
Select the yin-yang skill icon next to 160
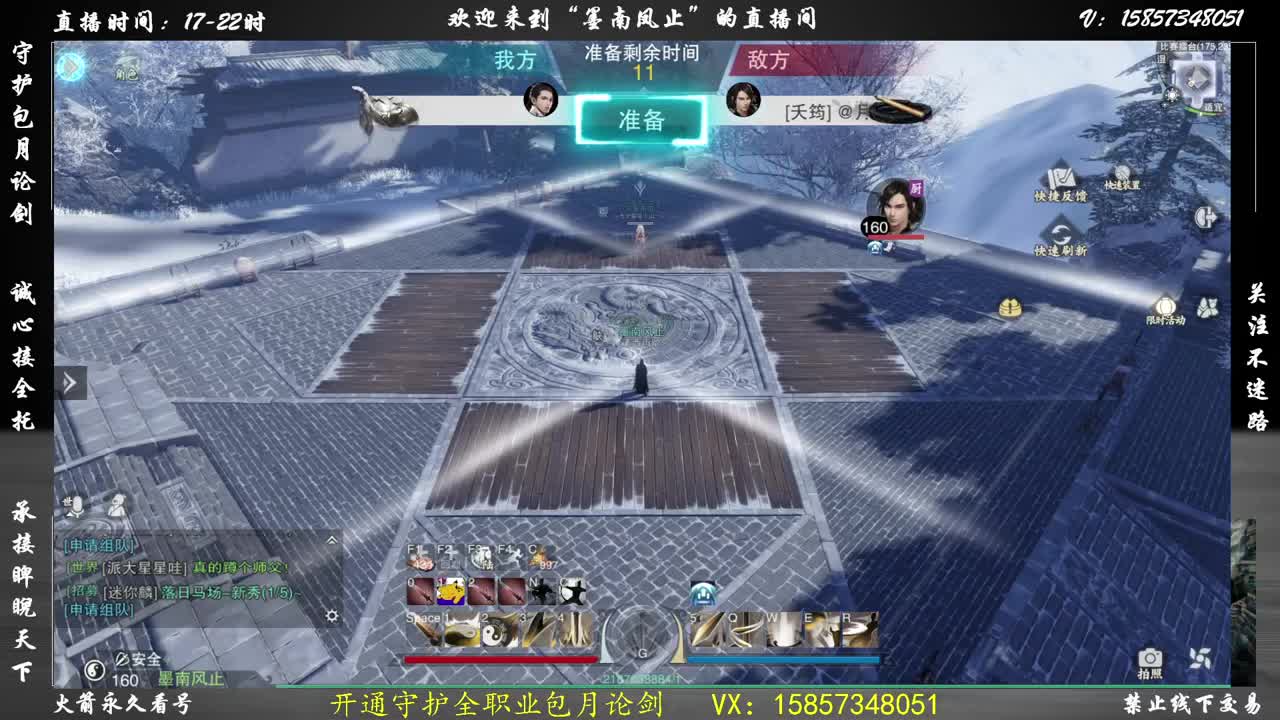pos(95,668)
